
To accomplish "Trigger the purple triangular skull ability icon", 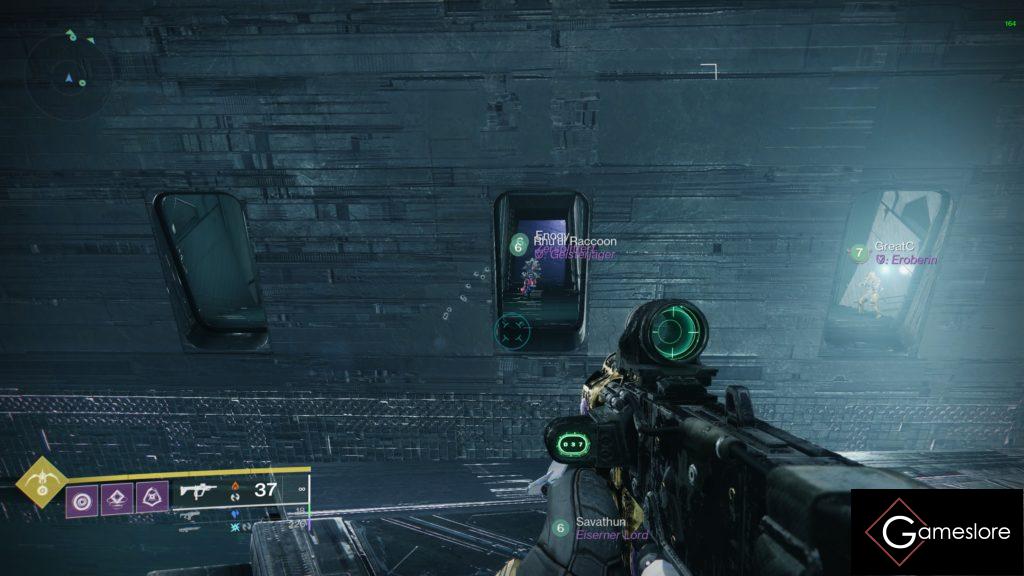I will (x=151, y=497).
